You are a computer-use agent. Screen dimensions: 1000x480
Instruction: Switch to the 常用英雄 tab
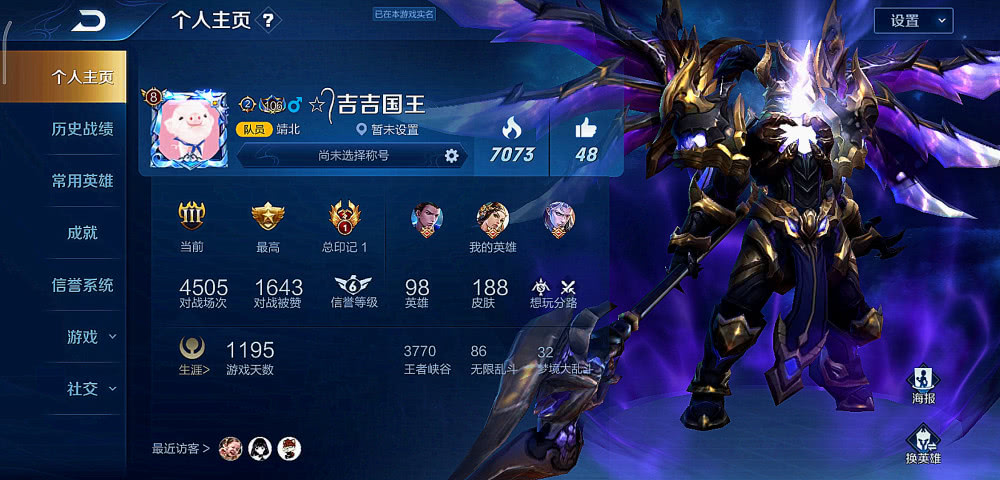pyautogui.click(x=82, y=181)
